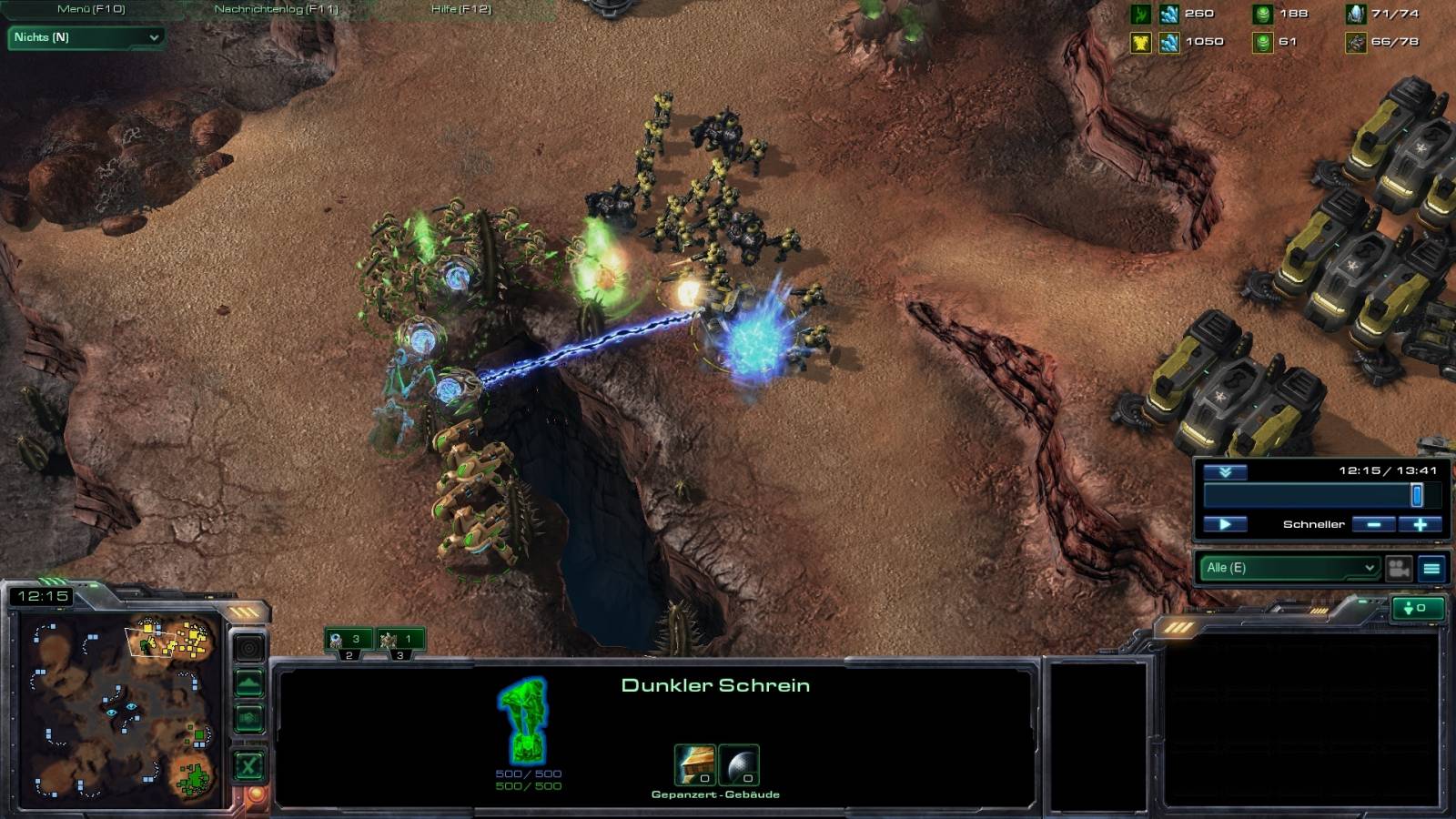1456x819 pixels.
Task: Select the shield upgrade sphere icon
Action: coord(739,764)
